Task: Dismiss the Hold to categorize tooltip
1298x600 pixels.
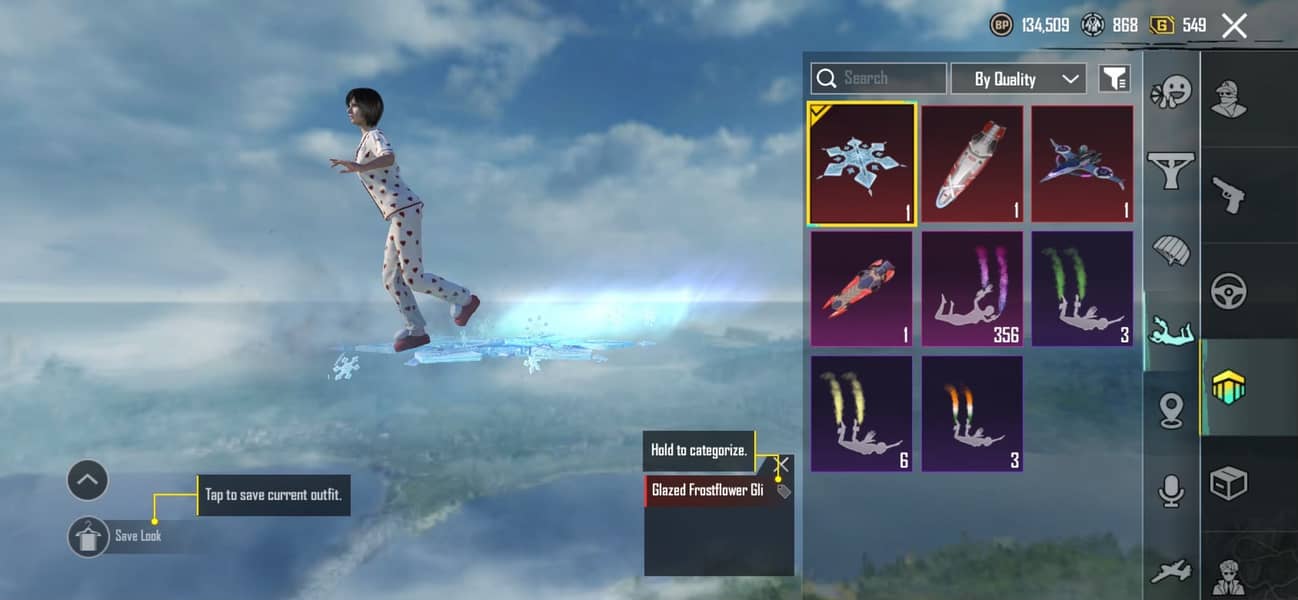Action: tap(783, 464)
